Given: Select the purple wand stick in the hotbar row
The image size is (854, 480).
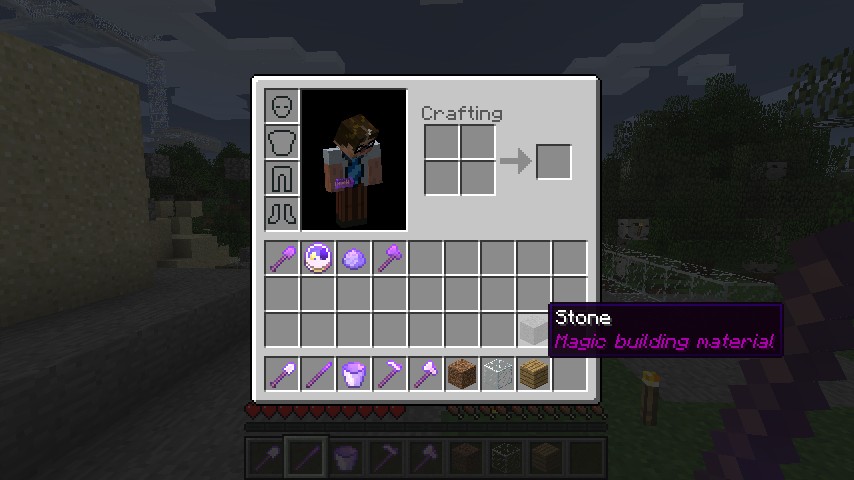Looking at the screenshot, I should point(319,374).
